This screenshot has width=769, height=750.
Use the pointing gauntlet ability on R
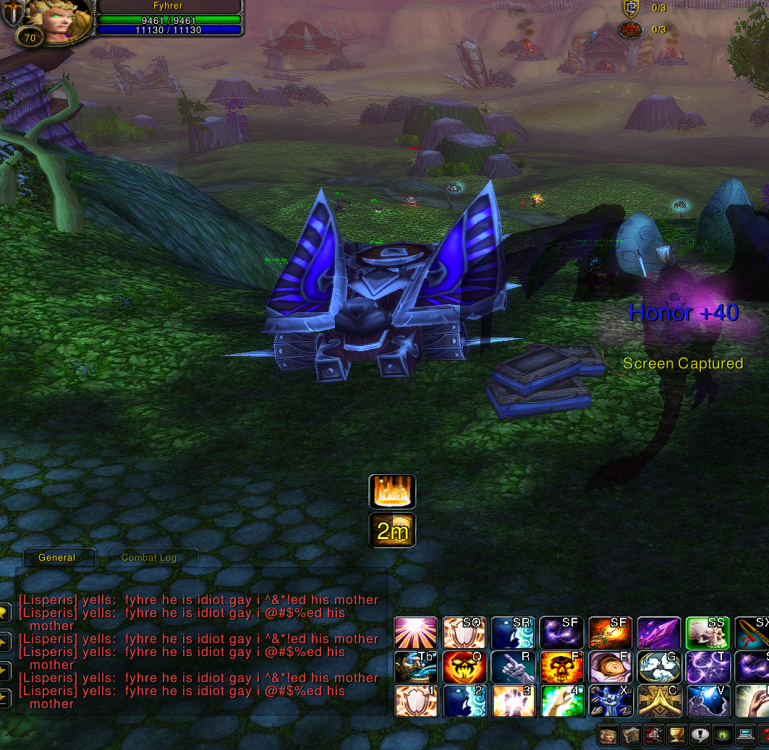click(512, 667)
